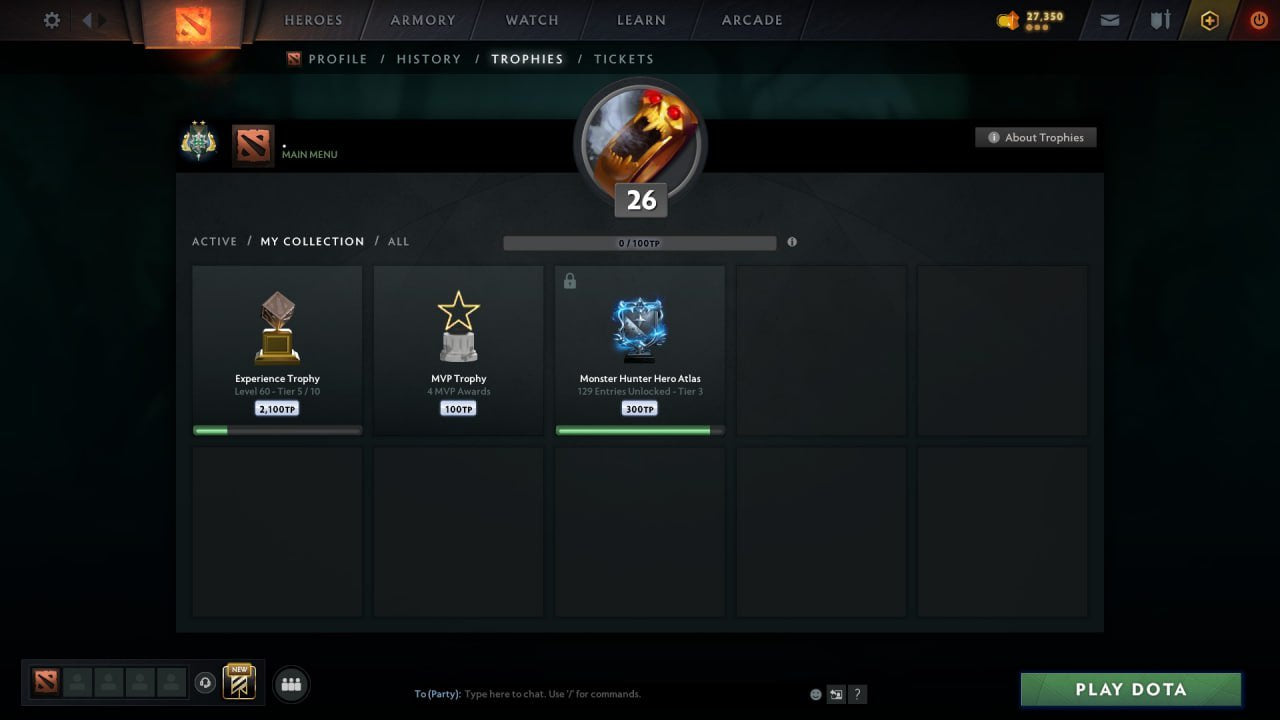Select the ALL trophy filter
1280x720 pixels.
point(398,241)
